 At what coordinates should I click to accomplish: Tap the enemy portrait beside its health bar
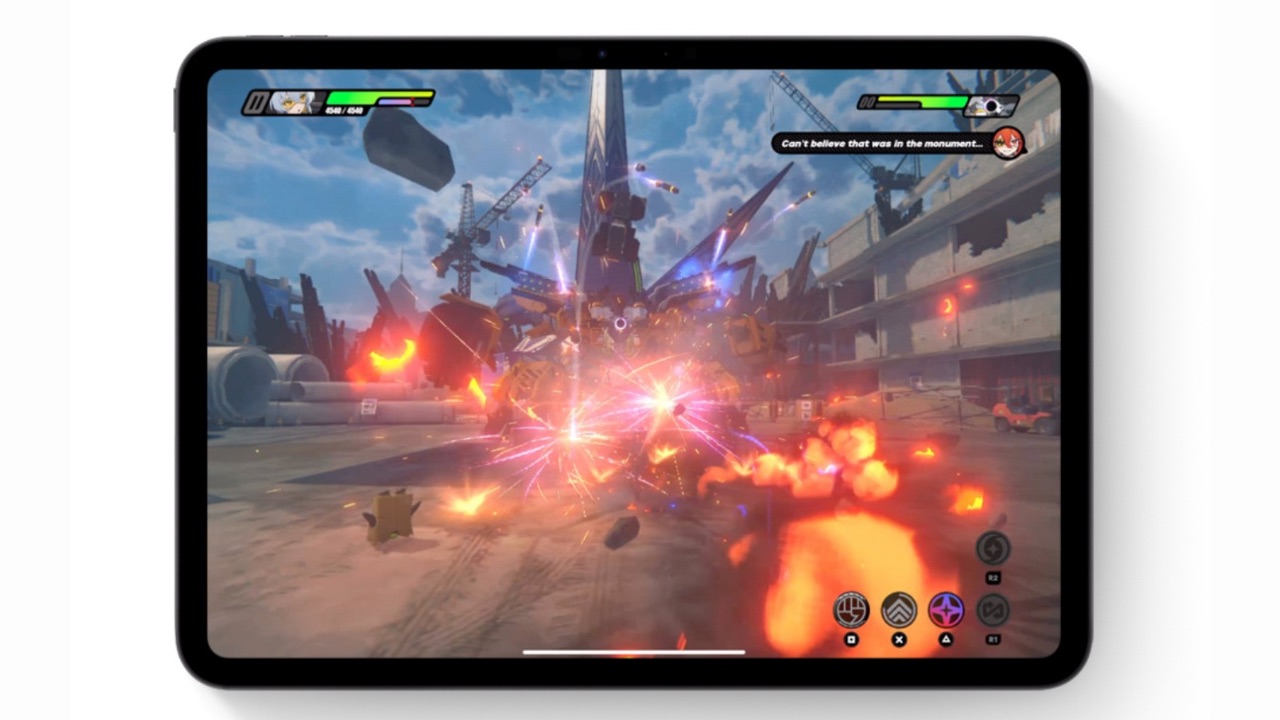(x=989, y=107)
